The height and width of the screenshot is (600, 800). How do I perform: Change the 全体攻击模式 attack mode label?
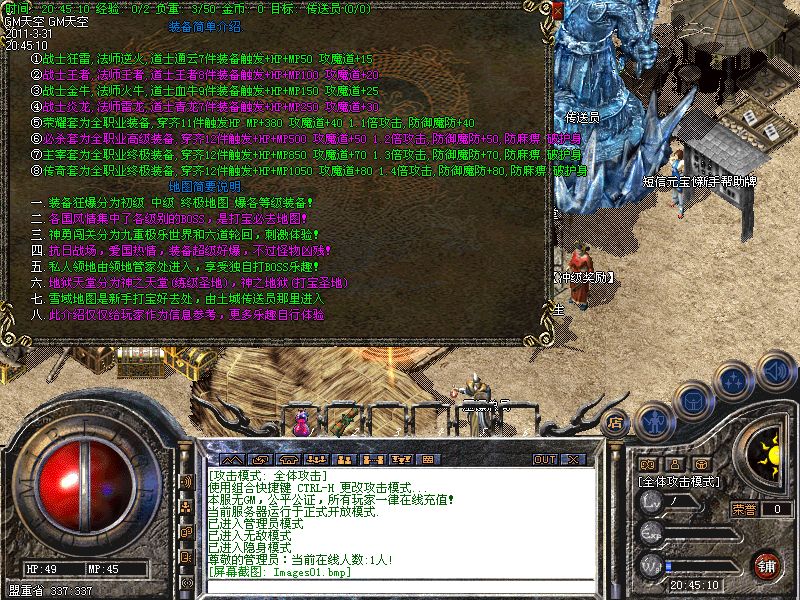(x=680, y=482)
